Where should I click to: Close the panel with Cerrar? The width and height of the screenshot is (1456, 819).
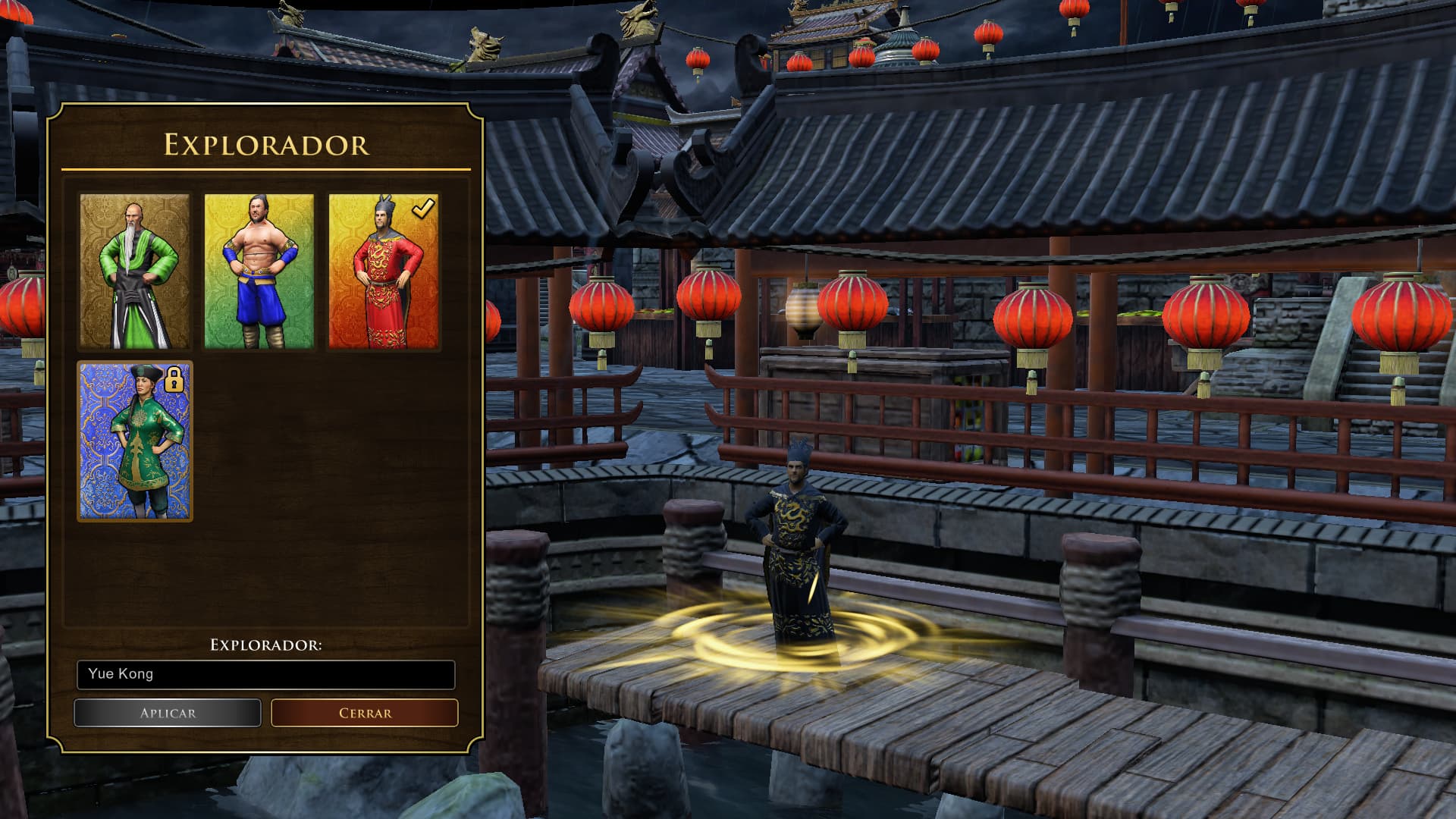[x=365, y=713]
